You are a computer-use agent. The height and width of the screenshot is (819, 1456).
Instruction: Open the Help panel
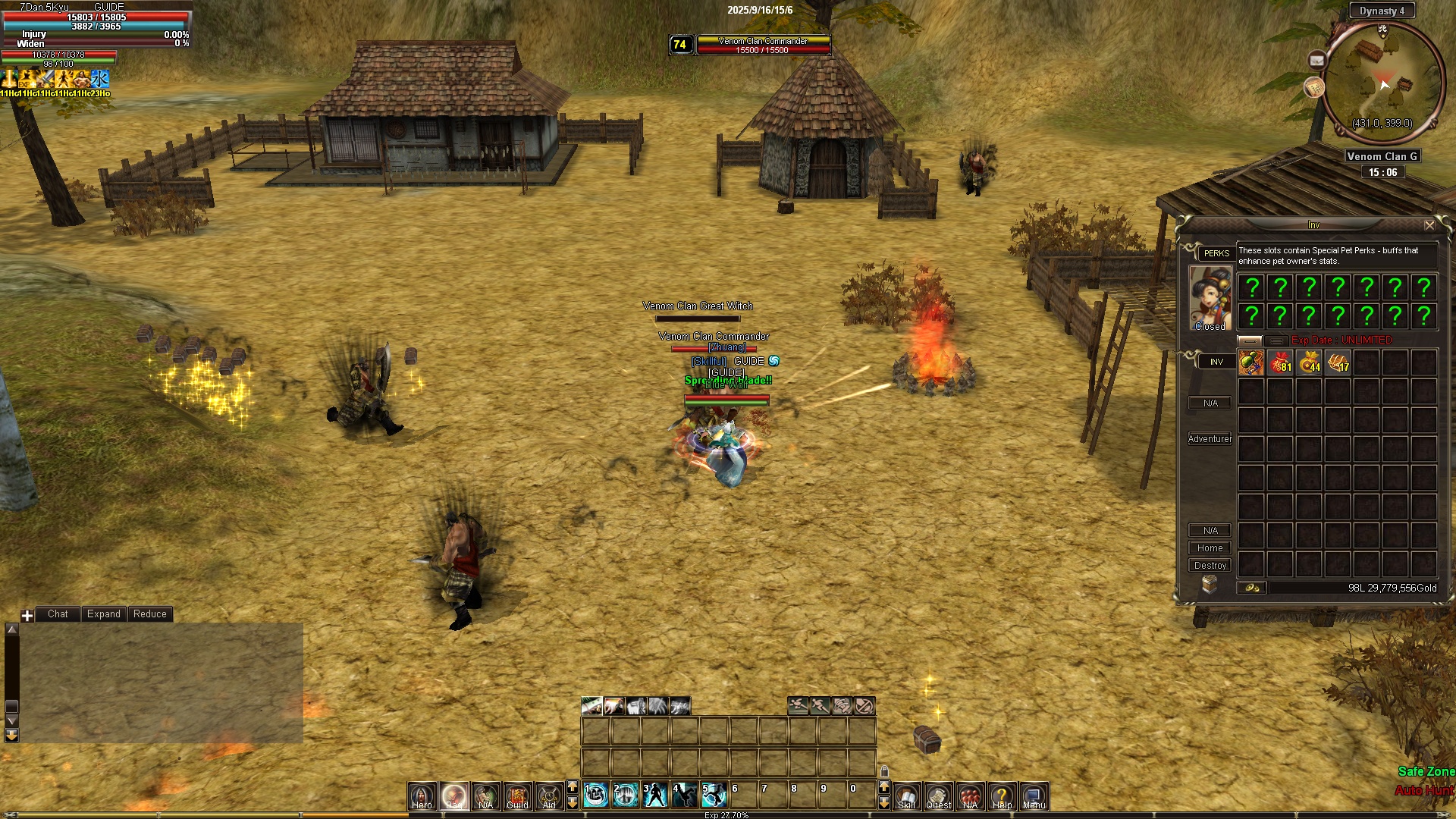tap(1002, 795)
